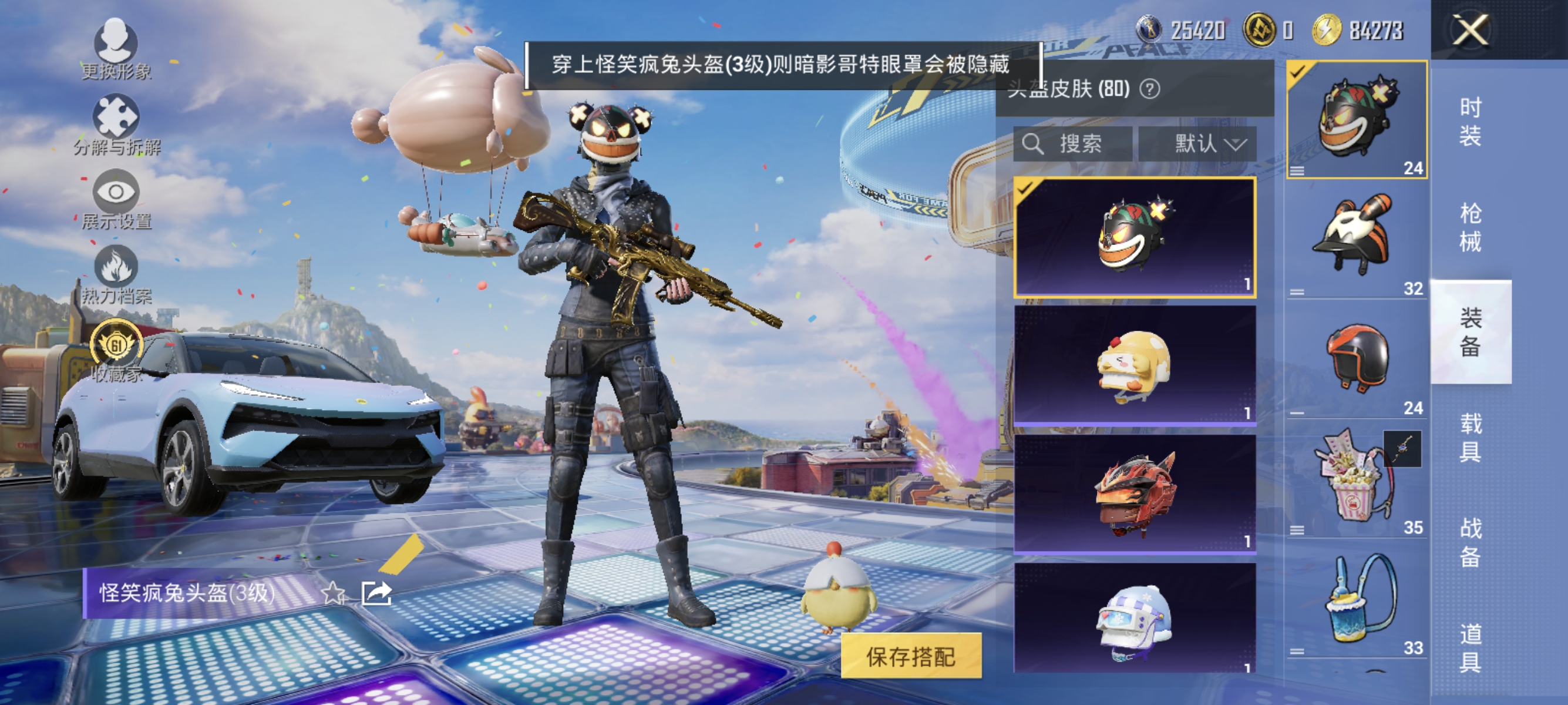Open the 头盔皮肤 help question mark

(1150, 88)
